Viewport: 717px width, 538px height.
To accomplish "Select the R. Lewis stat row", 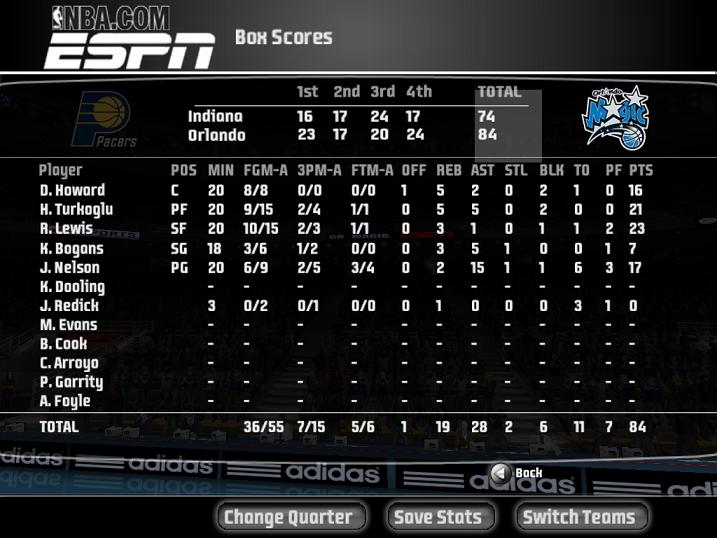I will [66, 229].
